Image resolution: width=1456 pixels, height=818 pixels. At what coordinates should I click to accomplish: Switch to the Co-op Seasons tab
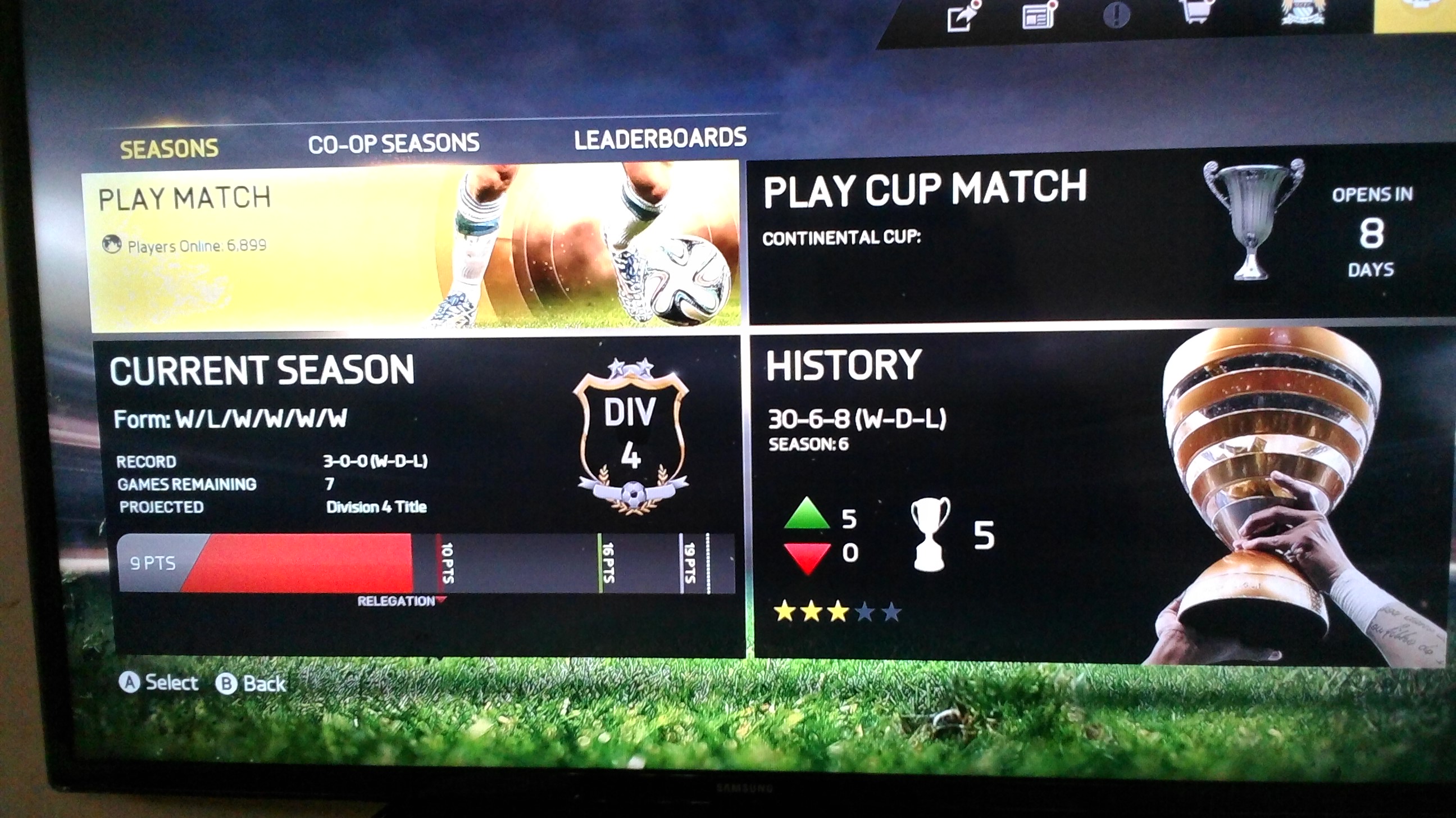[x=393, y=144]
